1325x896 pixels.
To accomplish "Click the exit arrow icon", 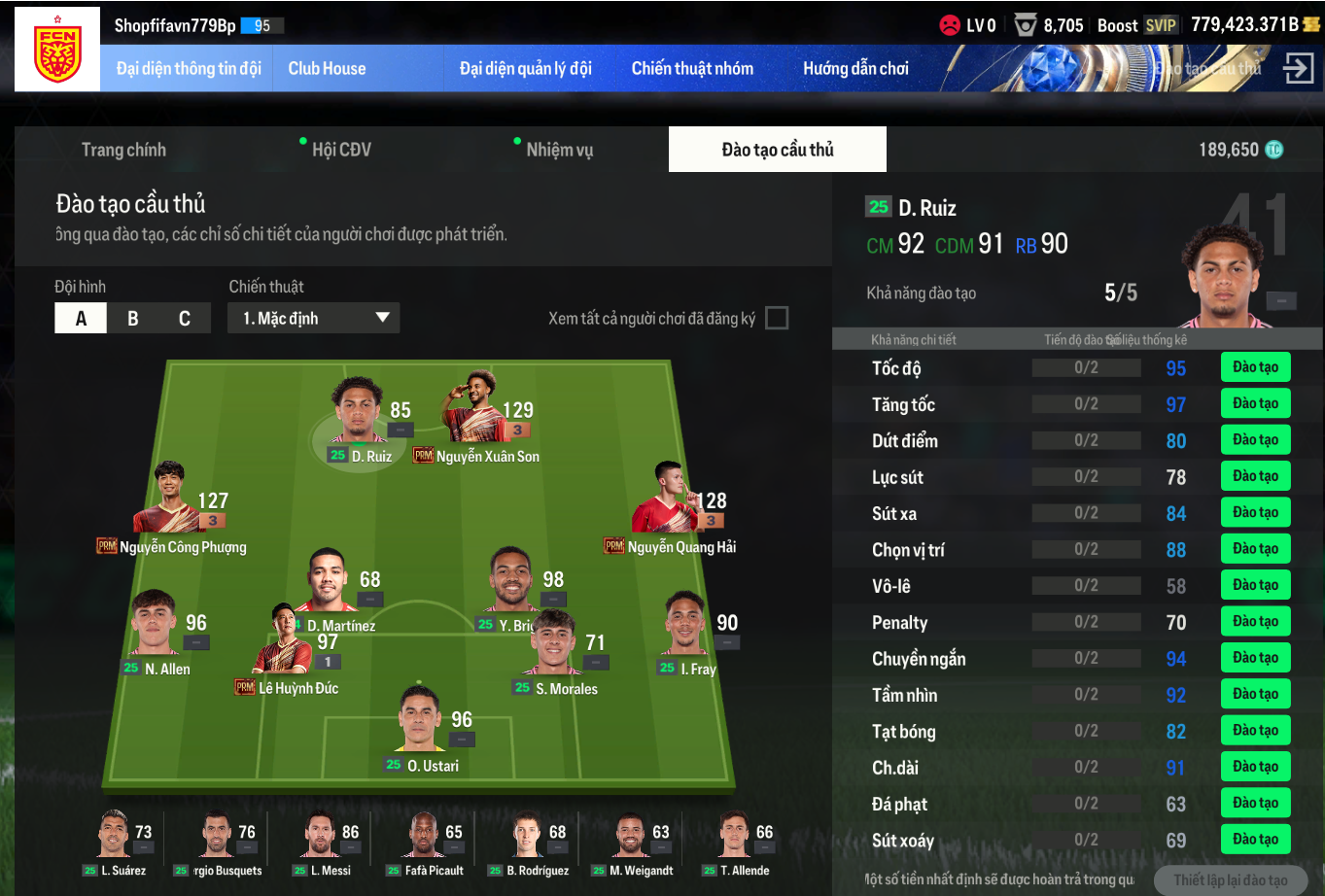I will pyautogui.click(x=1299, y=68).
